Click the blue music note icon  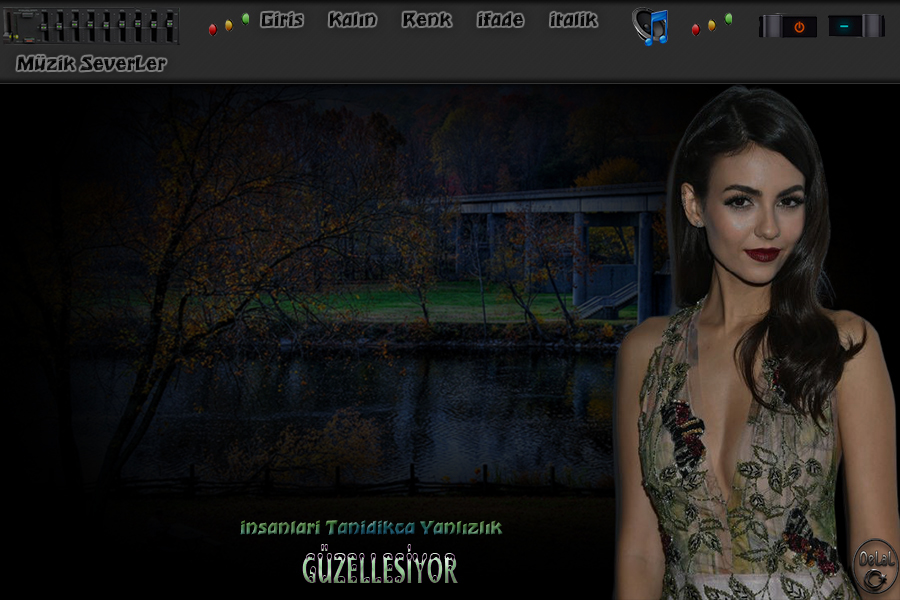point(651,26)
